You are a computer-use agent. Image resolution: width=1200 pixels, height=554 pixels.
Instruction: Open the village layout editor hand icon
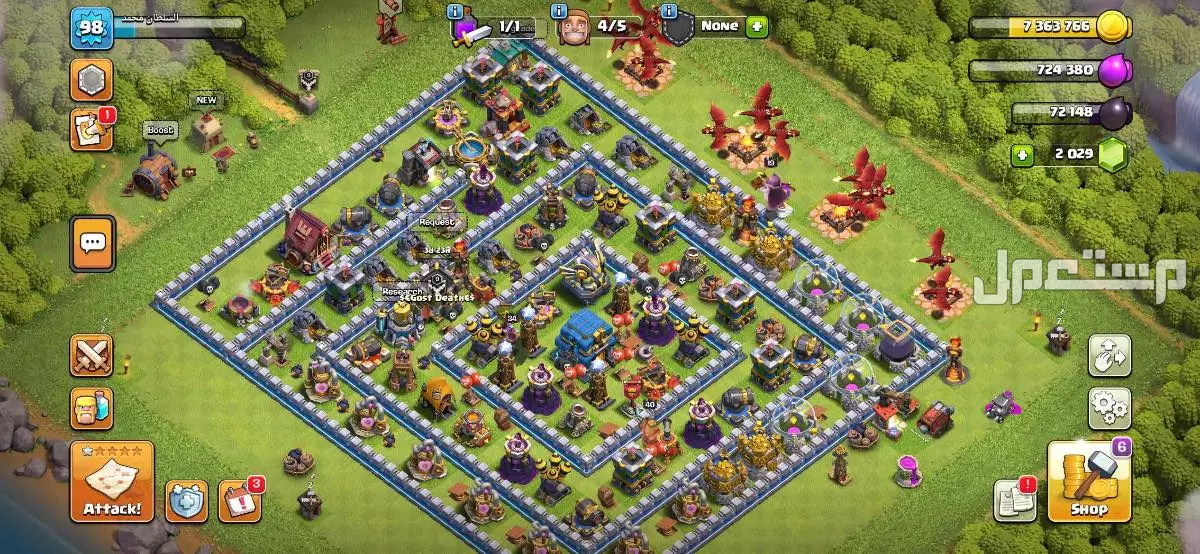(1109, 355)
